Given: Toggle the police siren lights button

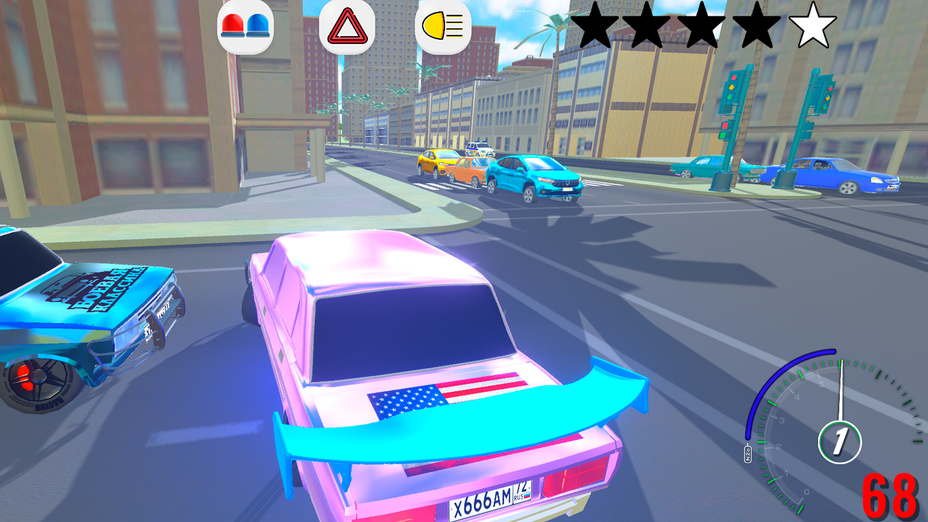Looking at the screenshot, I should pos(245,26).
